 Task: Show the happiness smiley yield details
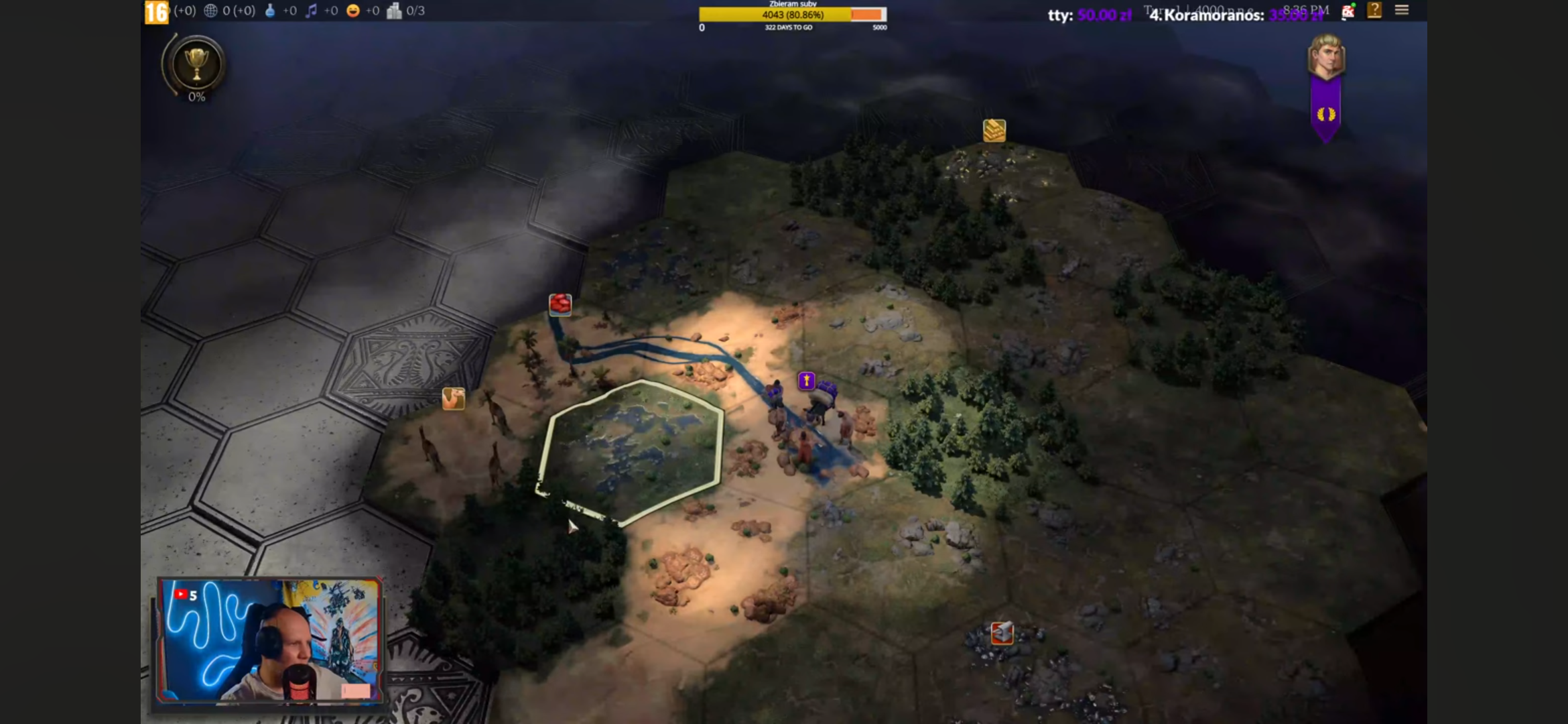click(x=353, y=11)
